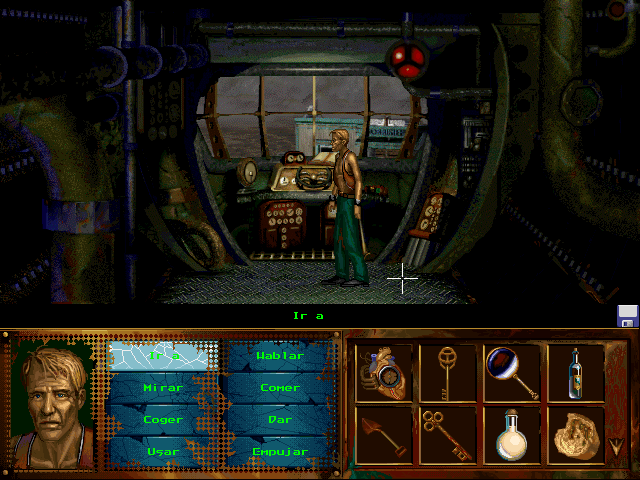Pick the round-headed key in inventory
Image resolution: width=640 pixels, height=480 pixels.
click(447, 372)
